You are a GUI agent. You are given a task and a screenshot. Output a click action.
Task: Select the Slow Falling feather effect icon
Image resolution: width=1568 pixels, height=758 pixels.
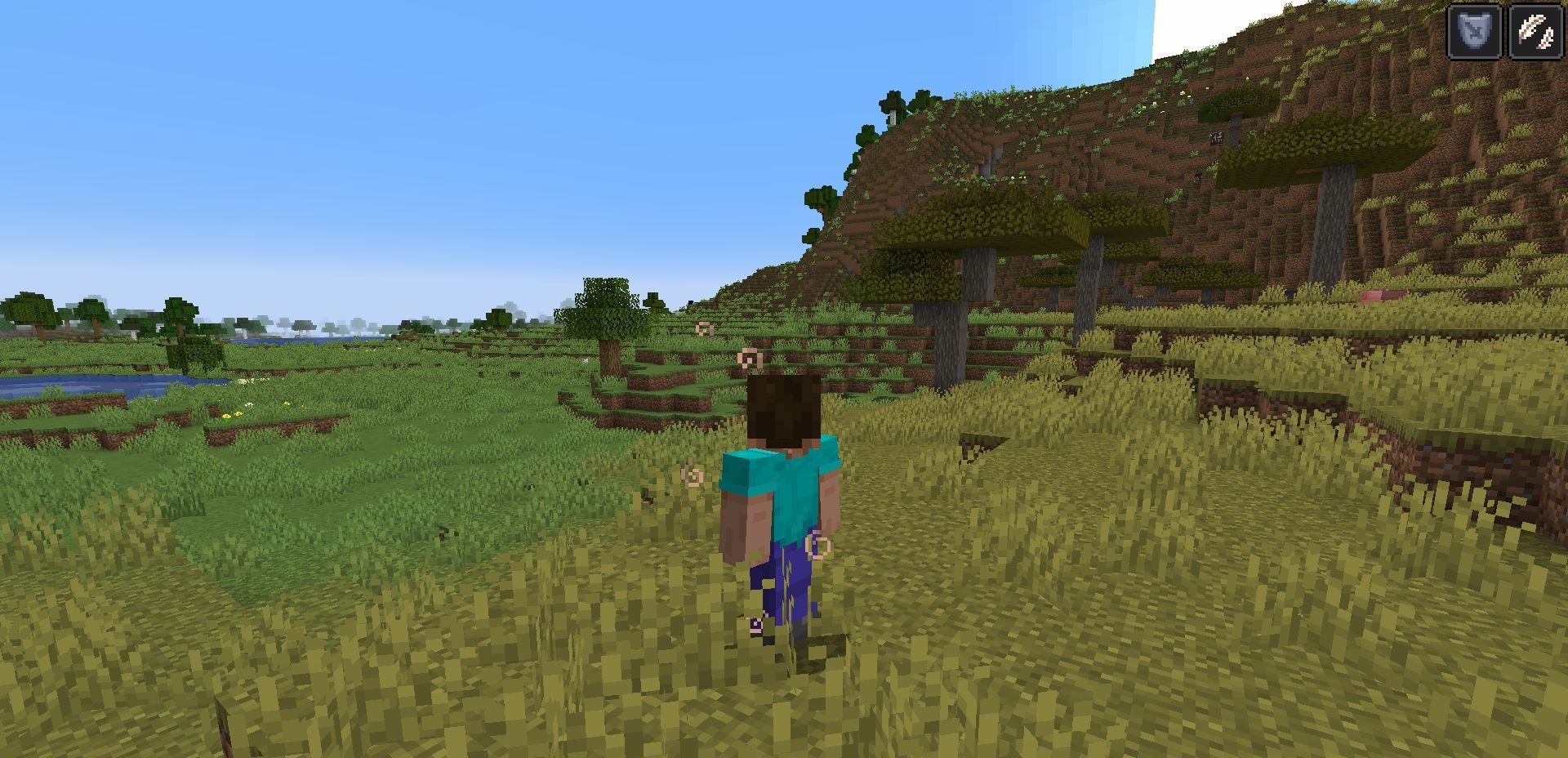pos(1535,32)
